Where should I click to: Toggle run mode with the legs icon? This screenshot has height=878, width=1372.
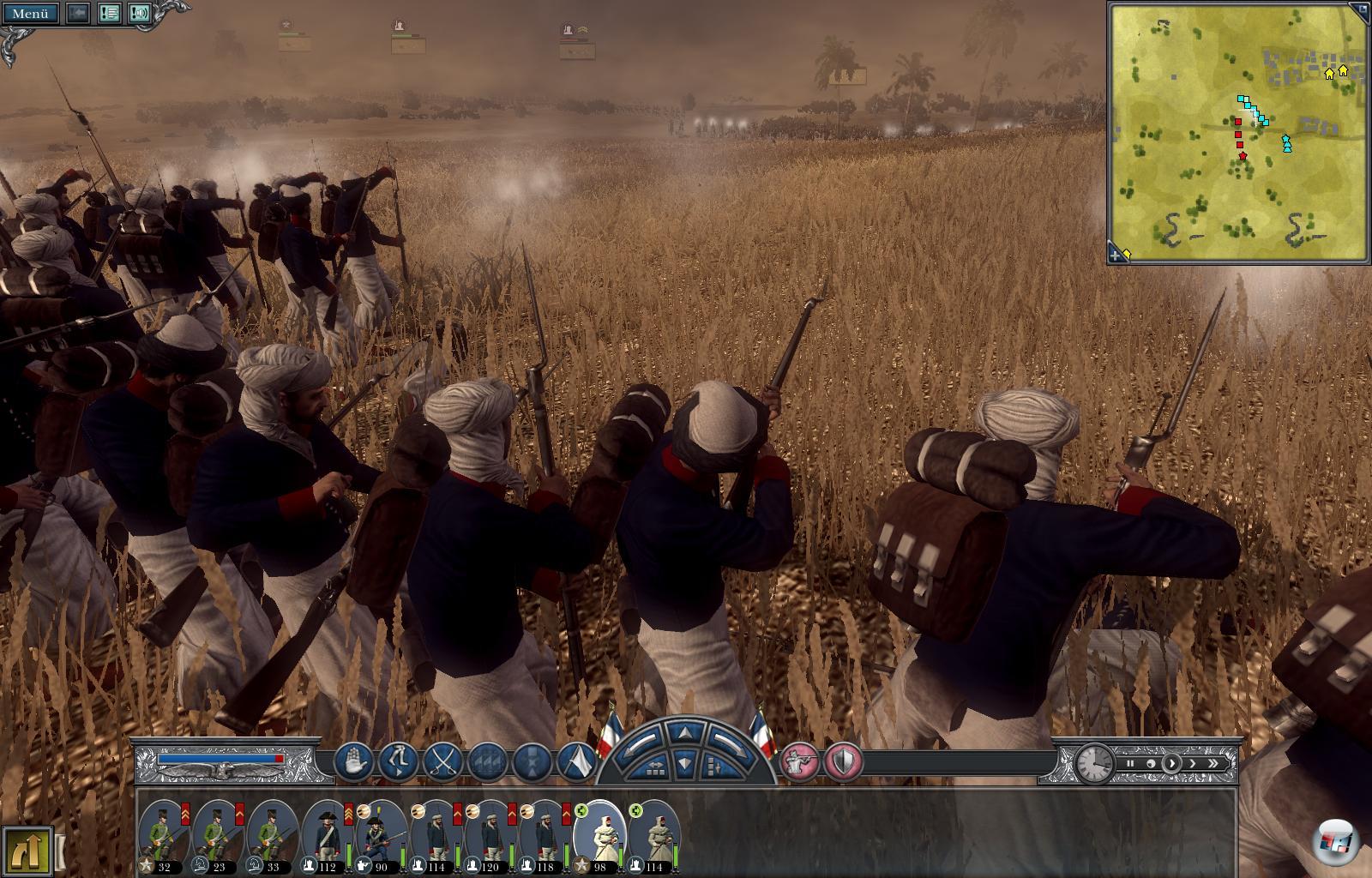pos(398,761)
